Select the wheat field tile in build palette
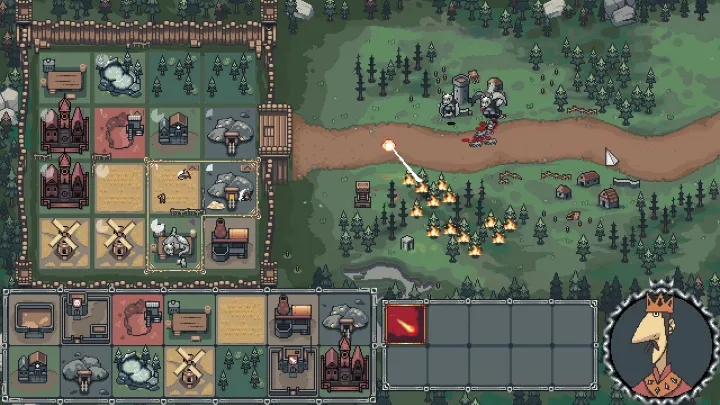 239,319
